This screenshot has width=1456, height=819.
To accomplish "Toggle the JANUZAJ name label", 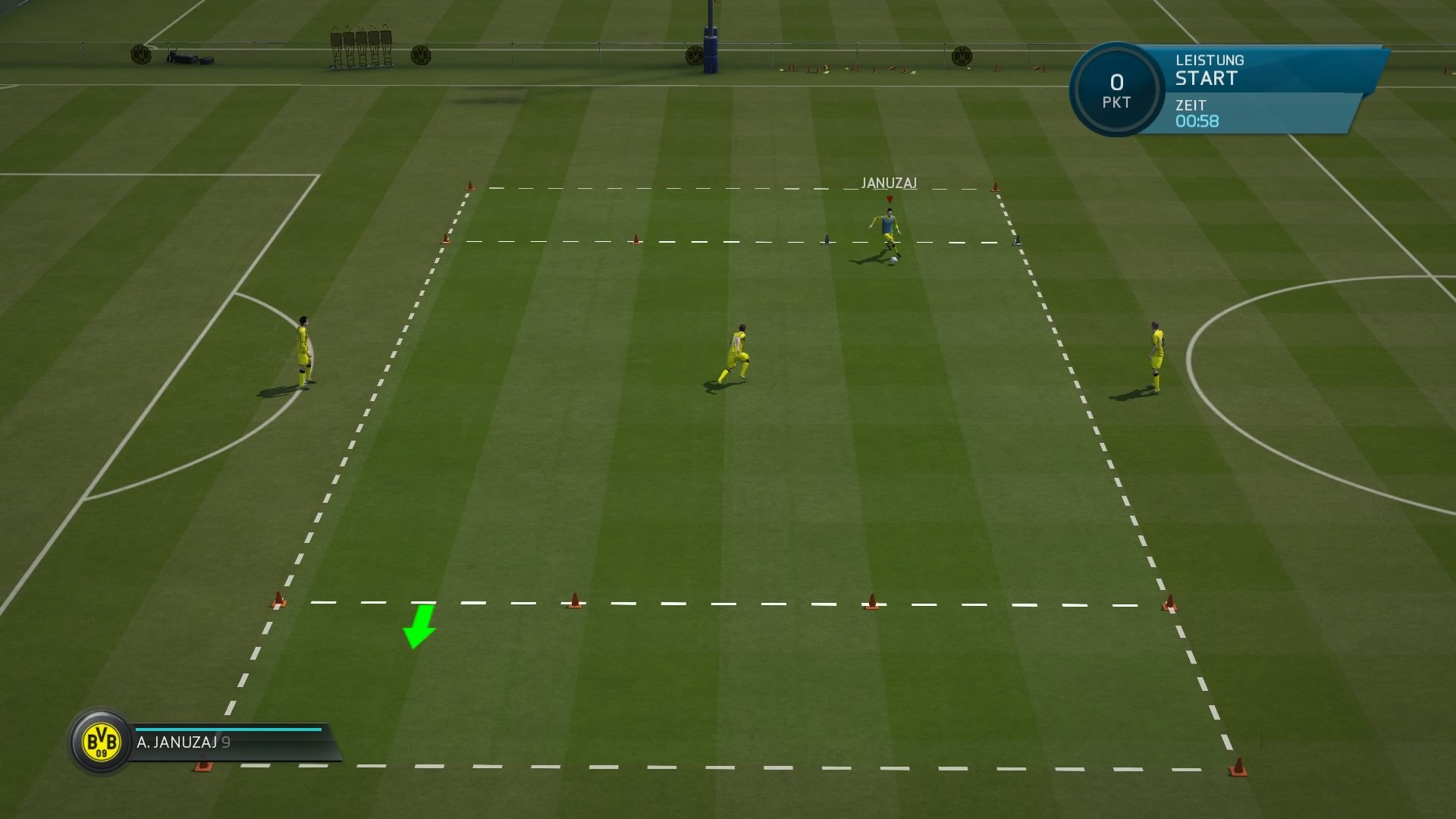I will point(889,182).
